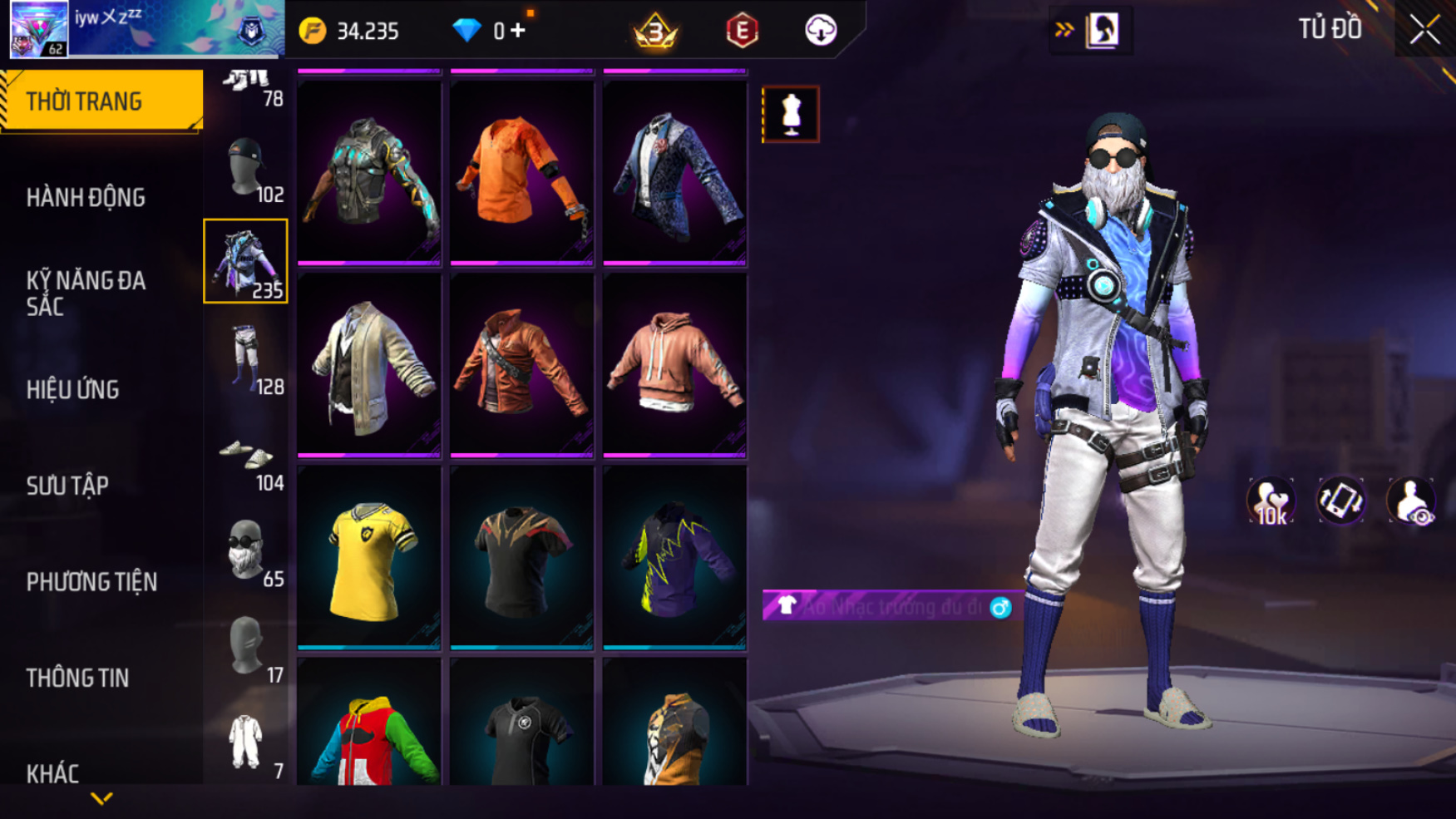The height and width of the screenshot is (819, 1456).
Task: Select the beige cardigan with vest
Action: 368,365
